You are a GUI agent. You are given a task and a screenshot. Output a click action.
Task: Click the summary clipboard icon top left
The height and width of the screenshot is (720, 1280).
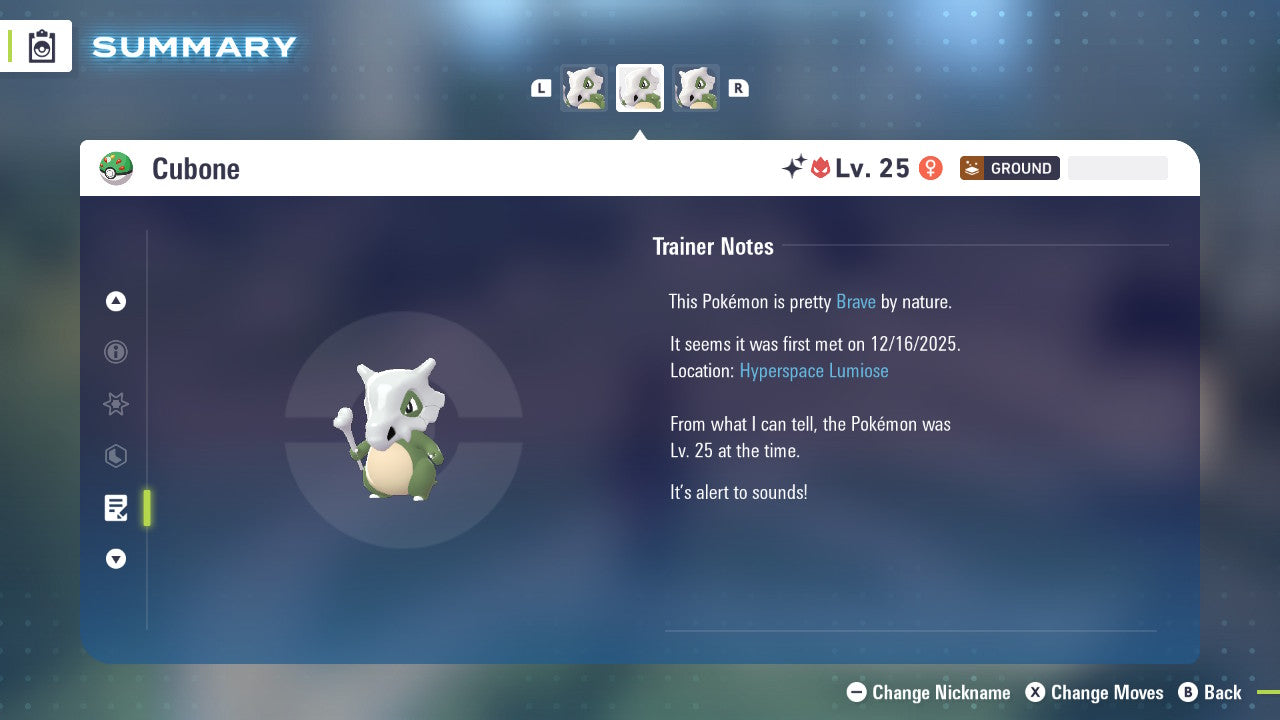pos(41,45)
